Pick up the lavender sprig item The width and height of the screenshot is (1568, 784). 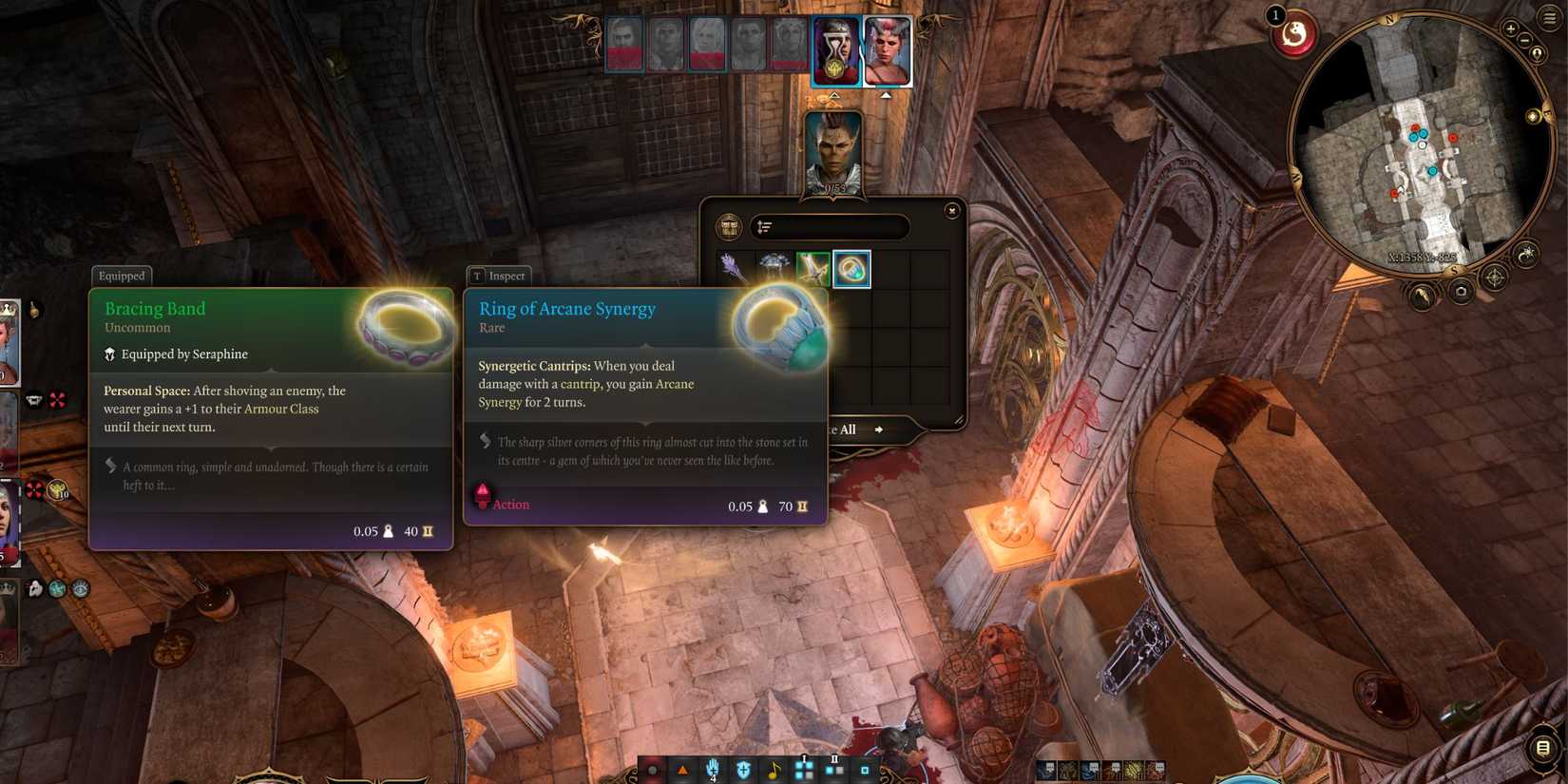coord(734,270)
